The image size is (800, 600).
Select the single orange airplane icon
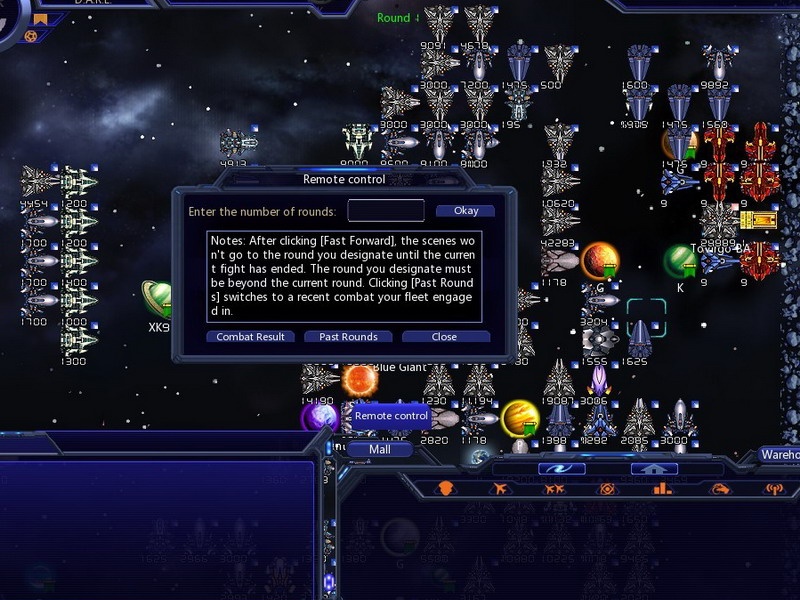point(500,489)
